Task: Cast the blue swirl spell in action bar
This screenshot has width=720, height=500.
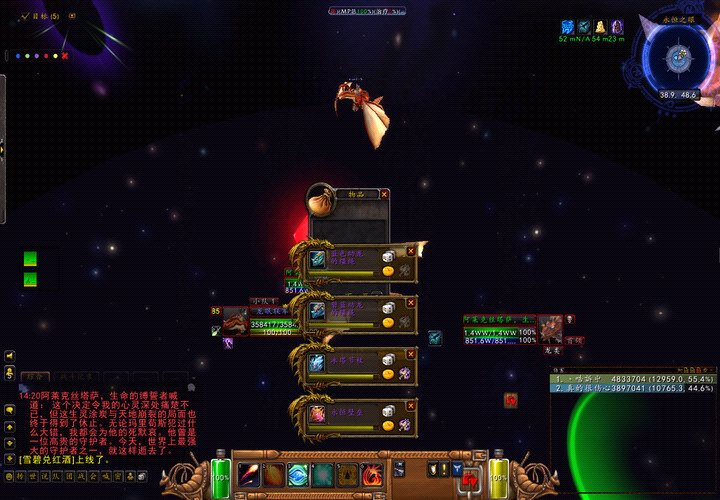Action: [x=298, y=475]
